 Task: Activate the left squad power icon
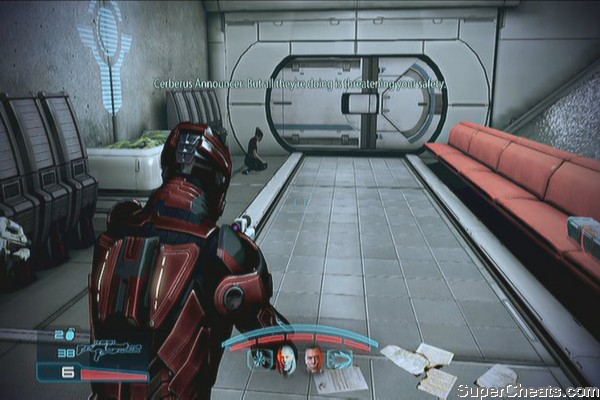[x=262, y=359]
